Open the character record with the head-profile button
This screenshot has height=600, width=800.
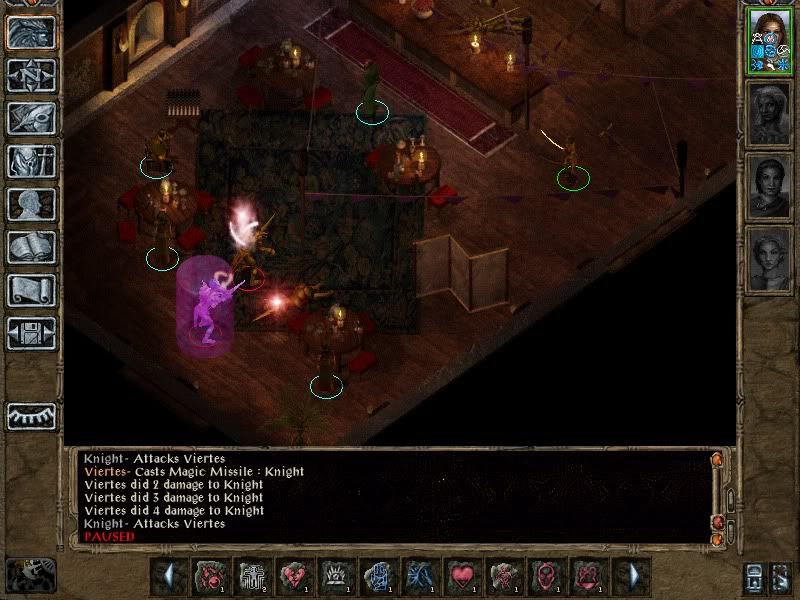pyautogui.click(x=31, y=204)
